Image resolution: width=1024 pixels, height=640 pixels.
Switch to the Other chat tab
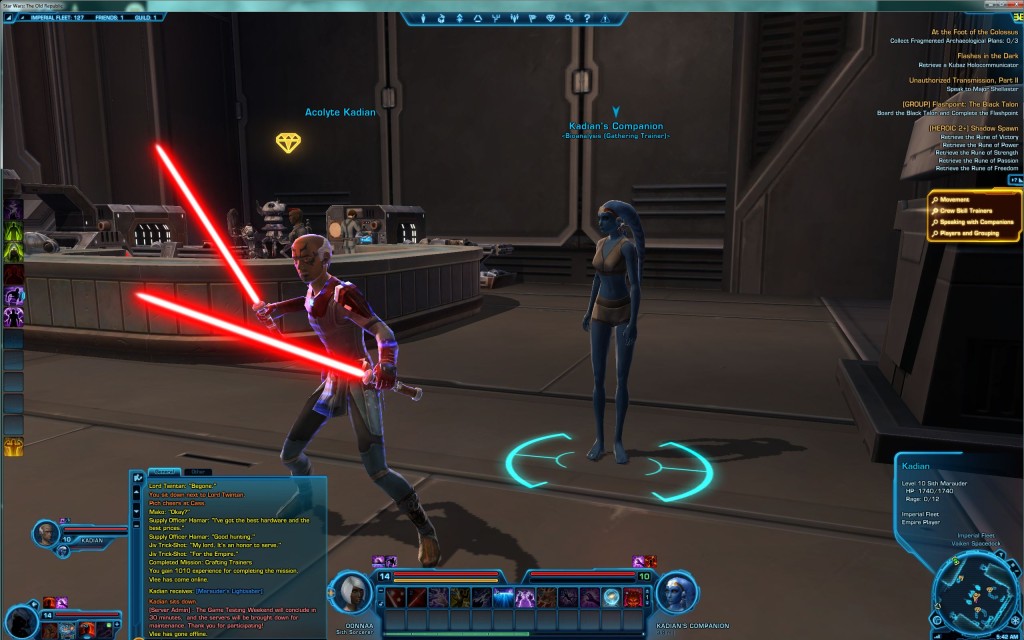click(198, 471)
